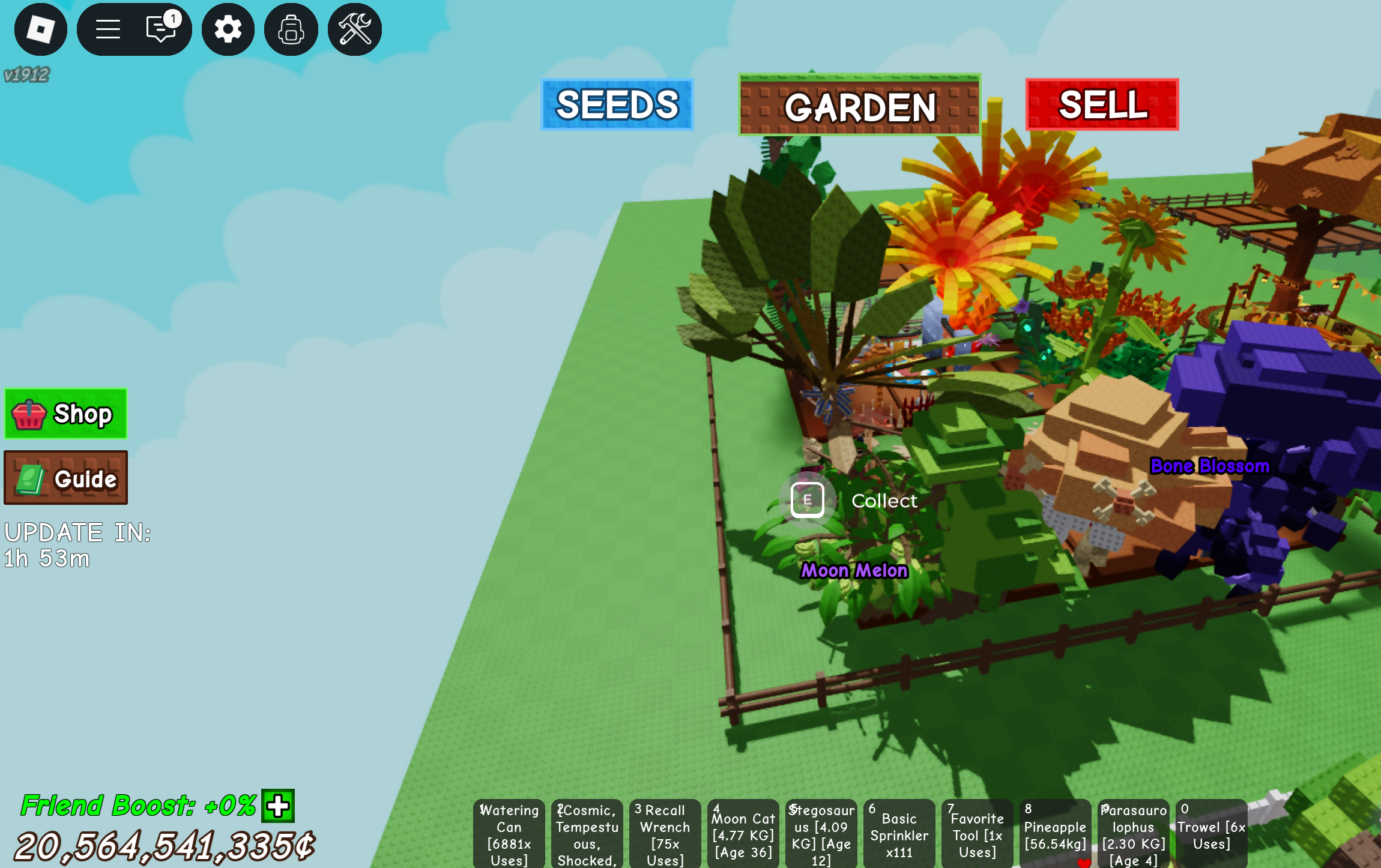Select the Recall Wrench slot
This screenshot has width=1381, height=868.
(x=665, y=834)
